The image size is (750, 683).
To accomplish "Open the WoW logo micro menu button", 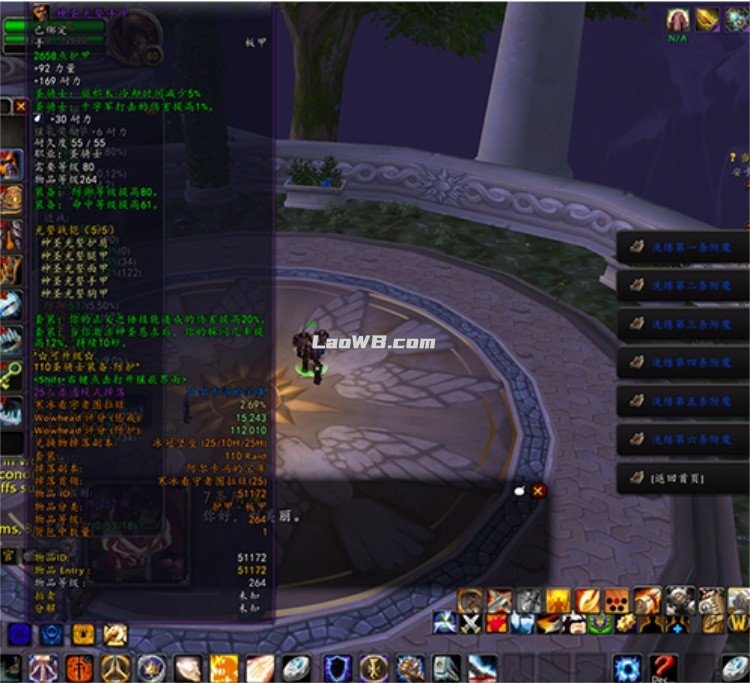I will coord(738,622).
